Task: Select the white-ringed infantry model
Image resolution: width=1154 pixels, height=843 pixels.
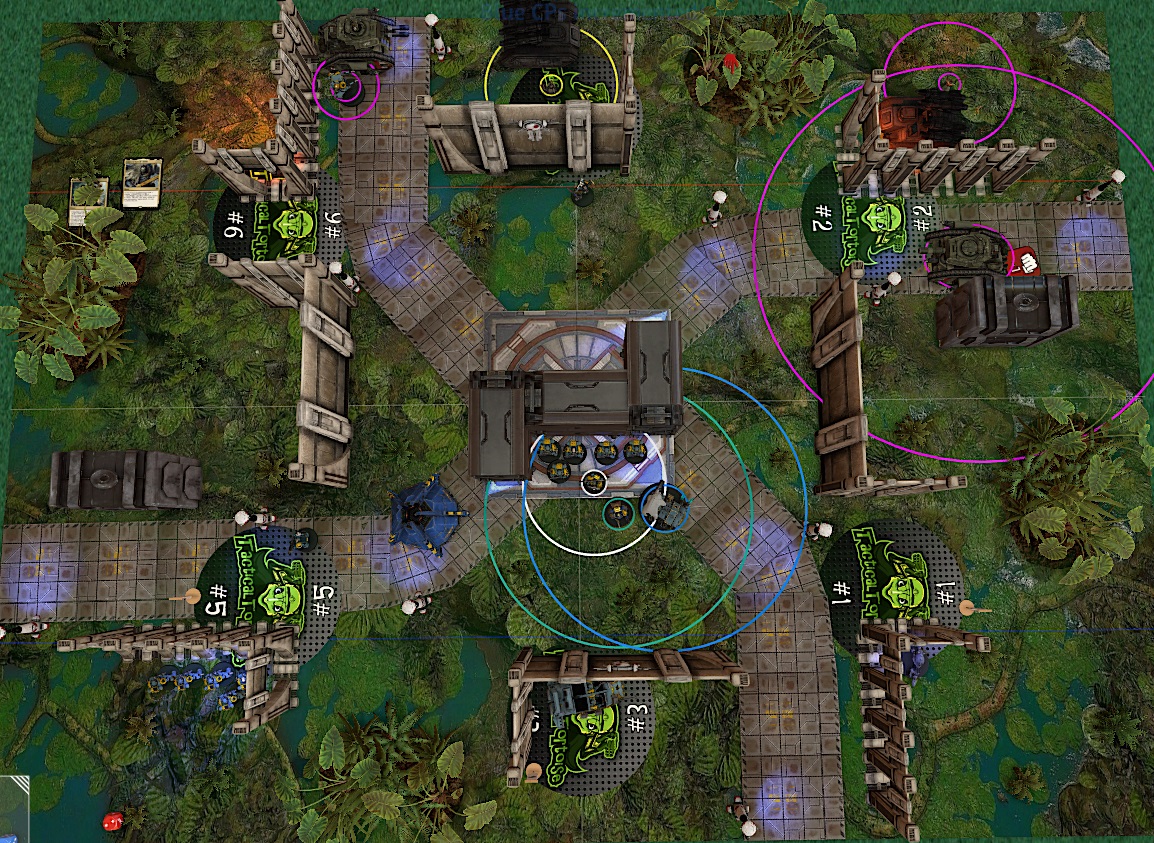Action: 594,483
